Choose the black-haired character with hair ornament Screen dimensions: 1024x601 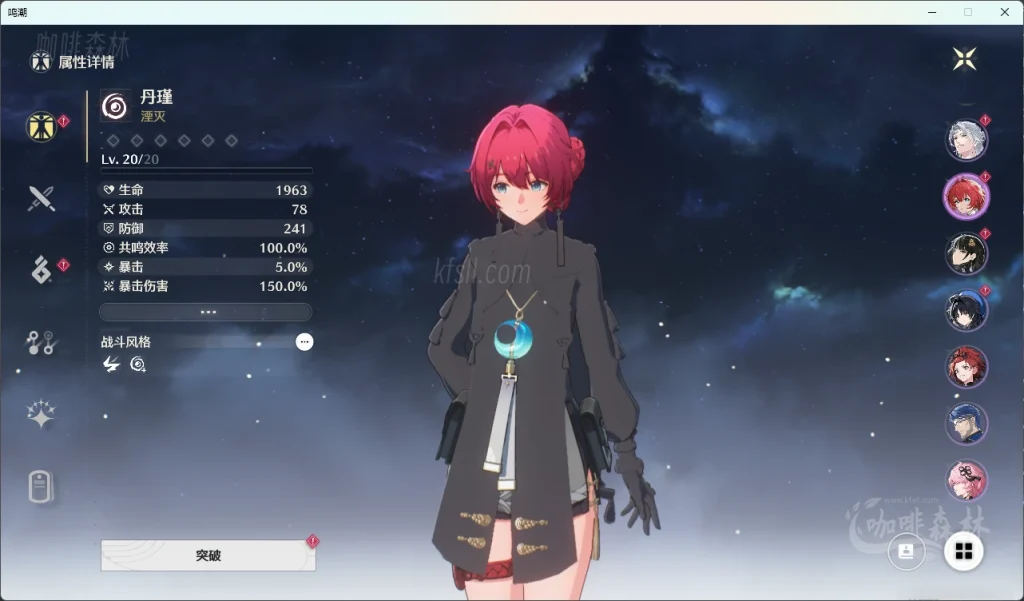[966, 253]
